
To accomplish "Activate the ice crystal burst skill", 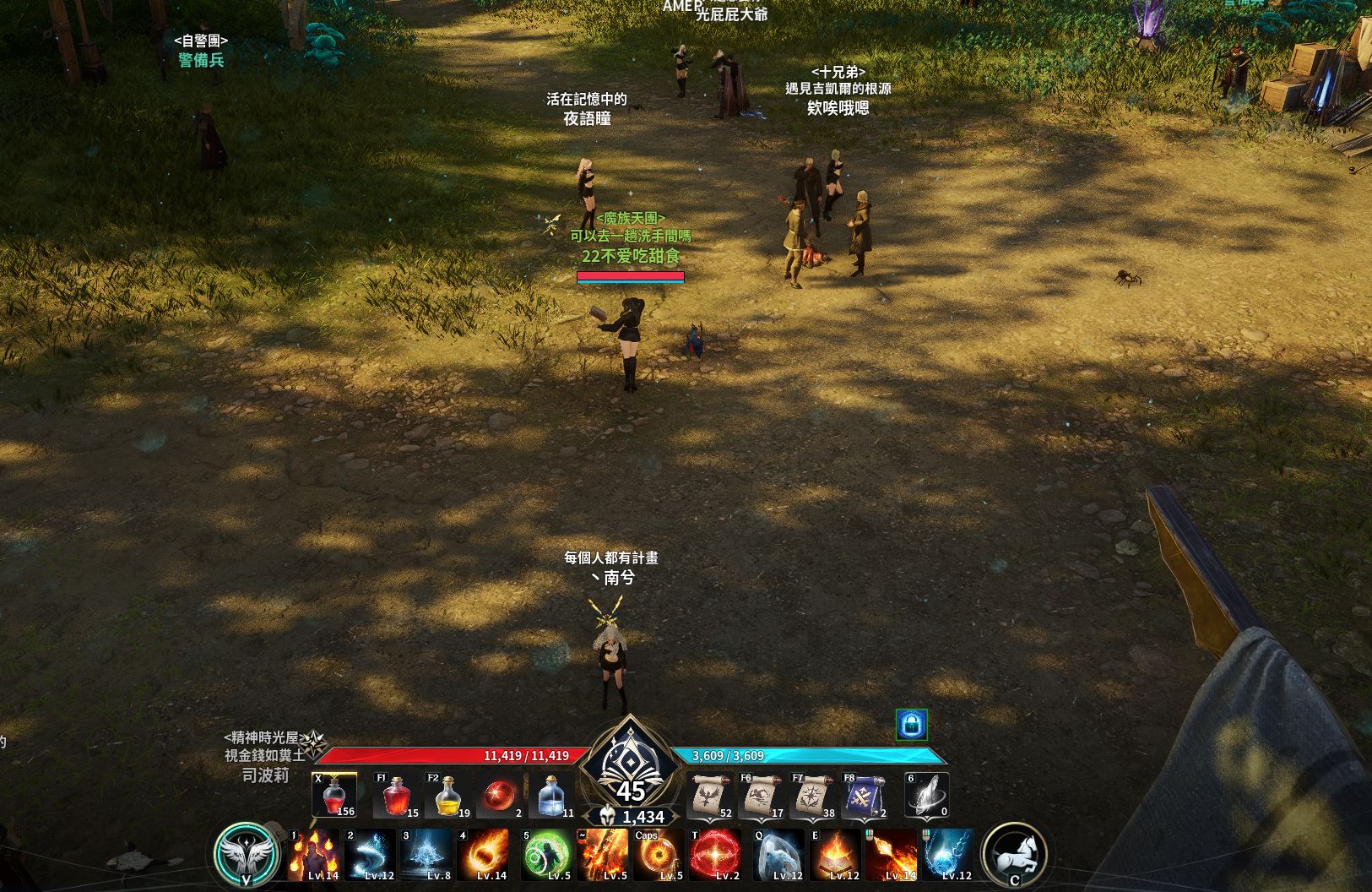I will click(x=426, y=854).
